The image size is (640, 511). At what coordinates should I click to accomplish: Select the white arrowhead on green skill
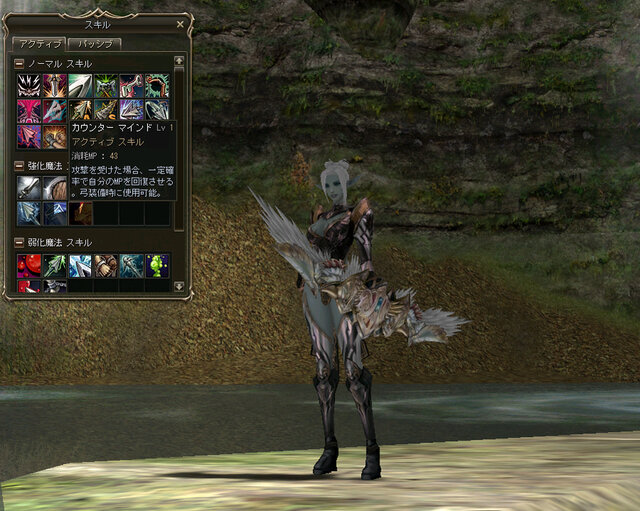[x=80, y=85]
